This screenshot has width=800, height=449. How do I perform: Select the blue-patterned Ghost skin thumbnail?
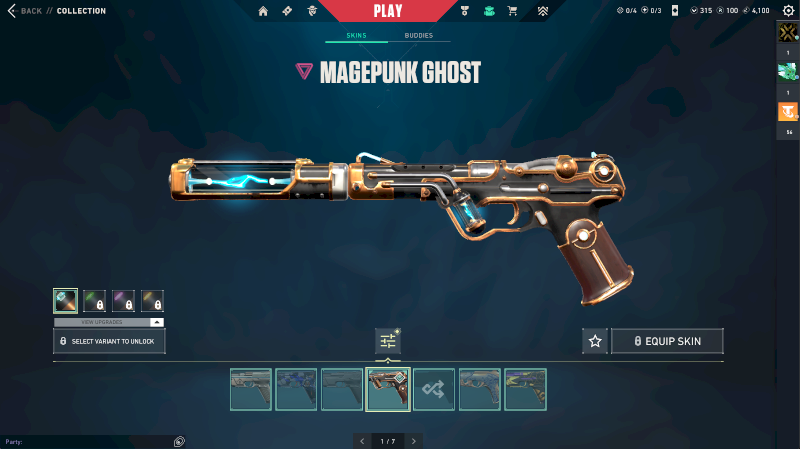tap(296, 389)
